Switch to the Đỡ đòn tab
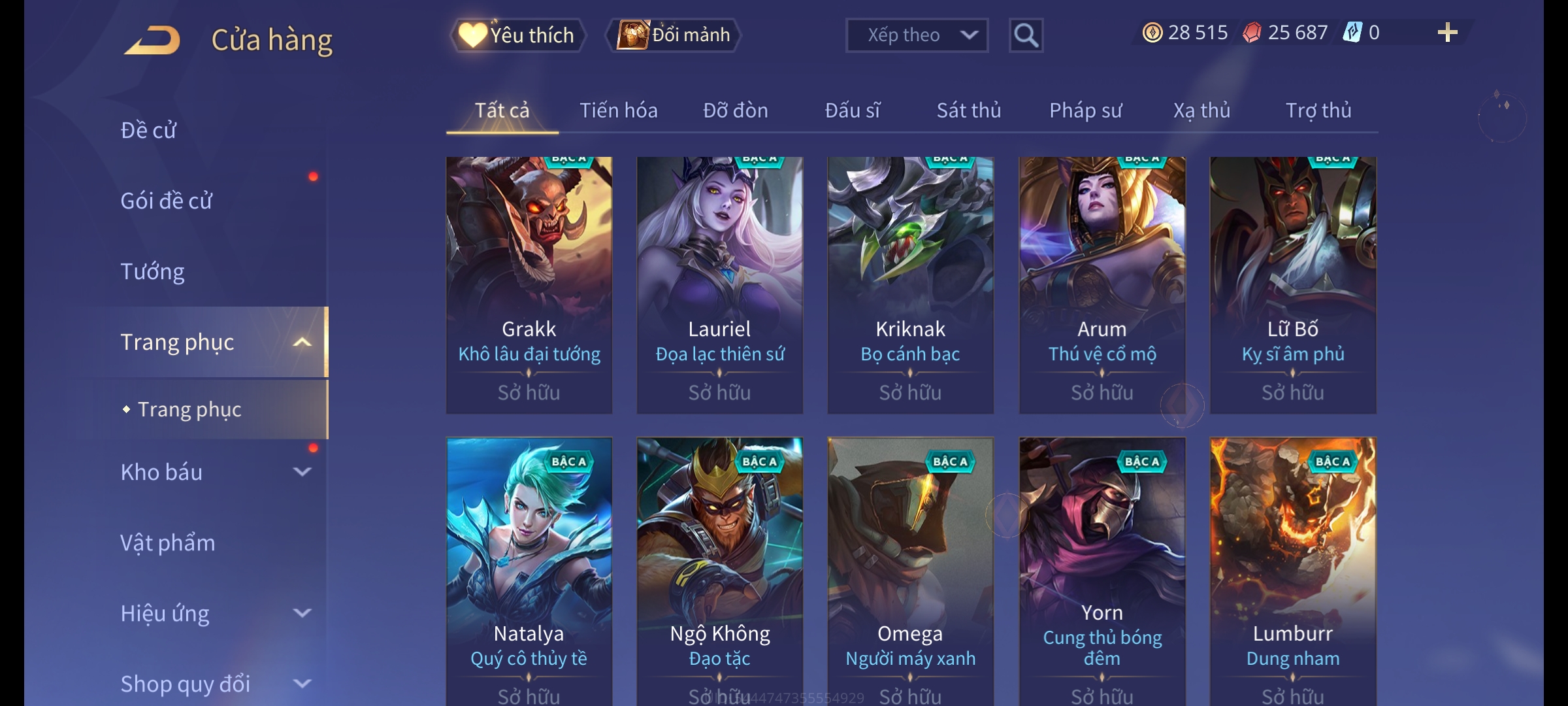Screen dimensions: 1568x706 [735, 110]
